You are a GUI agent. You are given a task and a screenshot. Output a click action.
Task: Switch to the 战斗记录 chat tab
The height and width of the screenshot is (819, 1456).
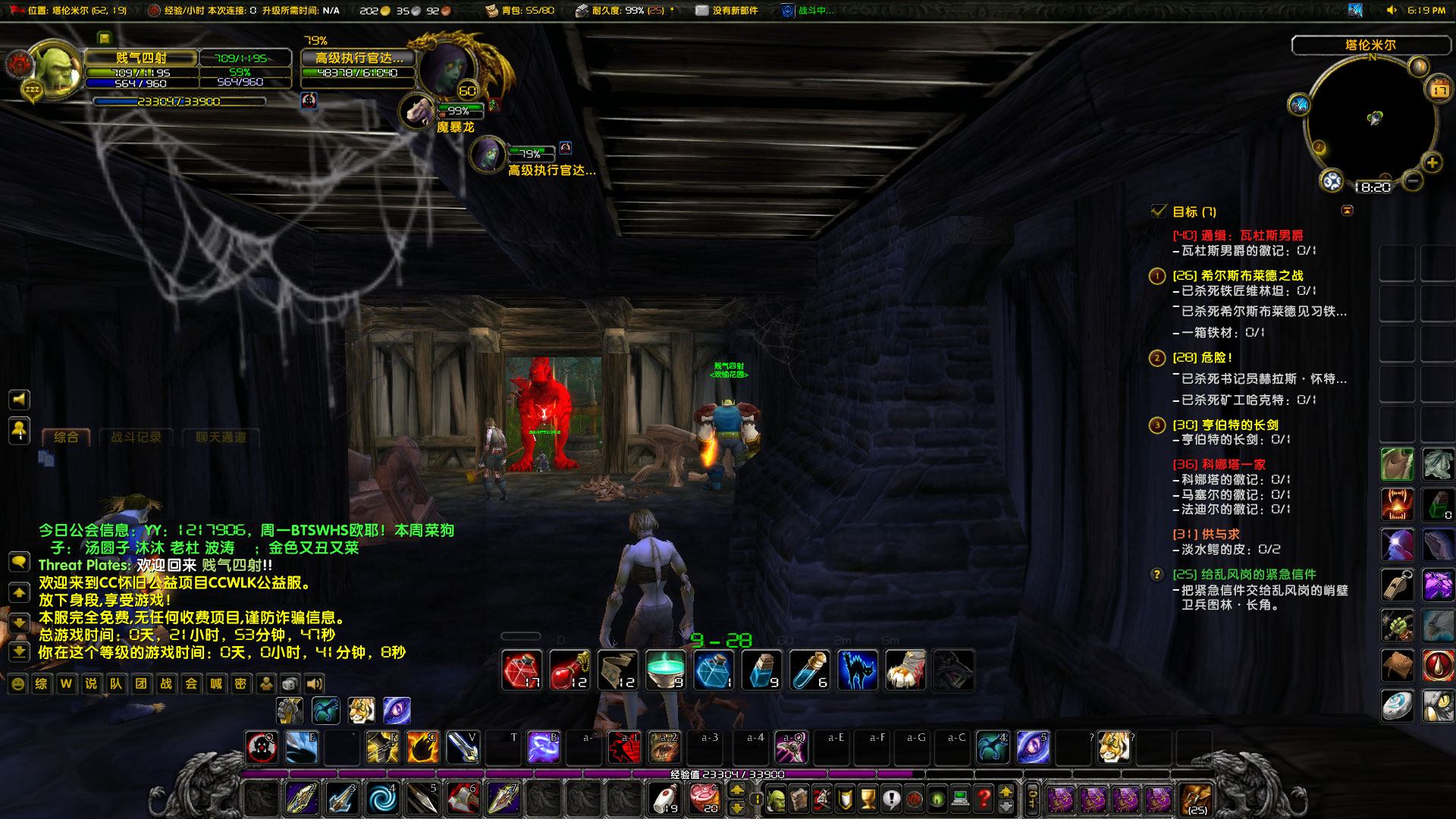pos(137,438)
